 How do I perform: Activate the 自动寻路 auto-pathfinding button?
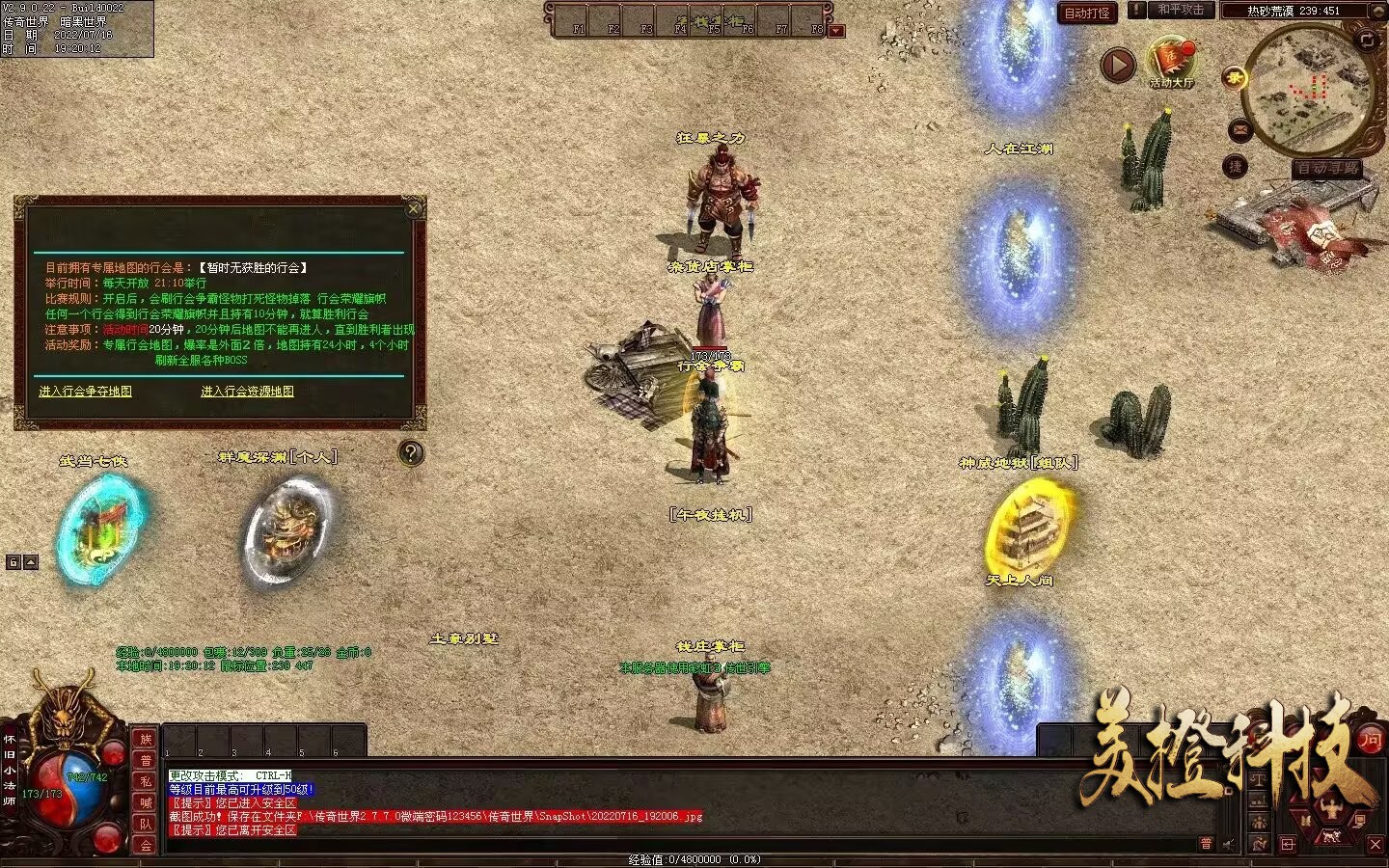1328,169
